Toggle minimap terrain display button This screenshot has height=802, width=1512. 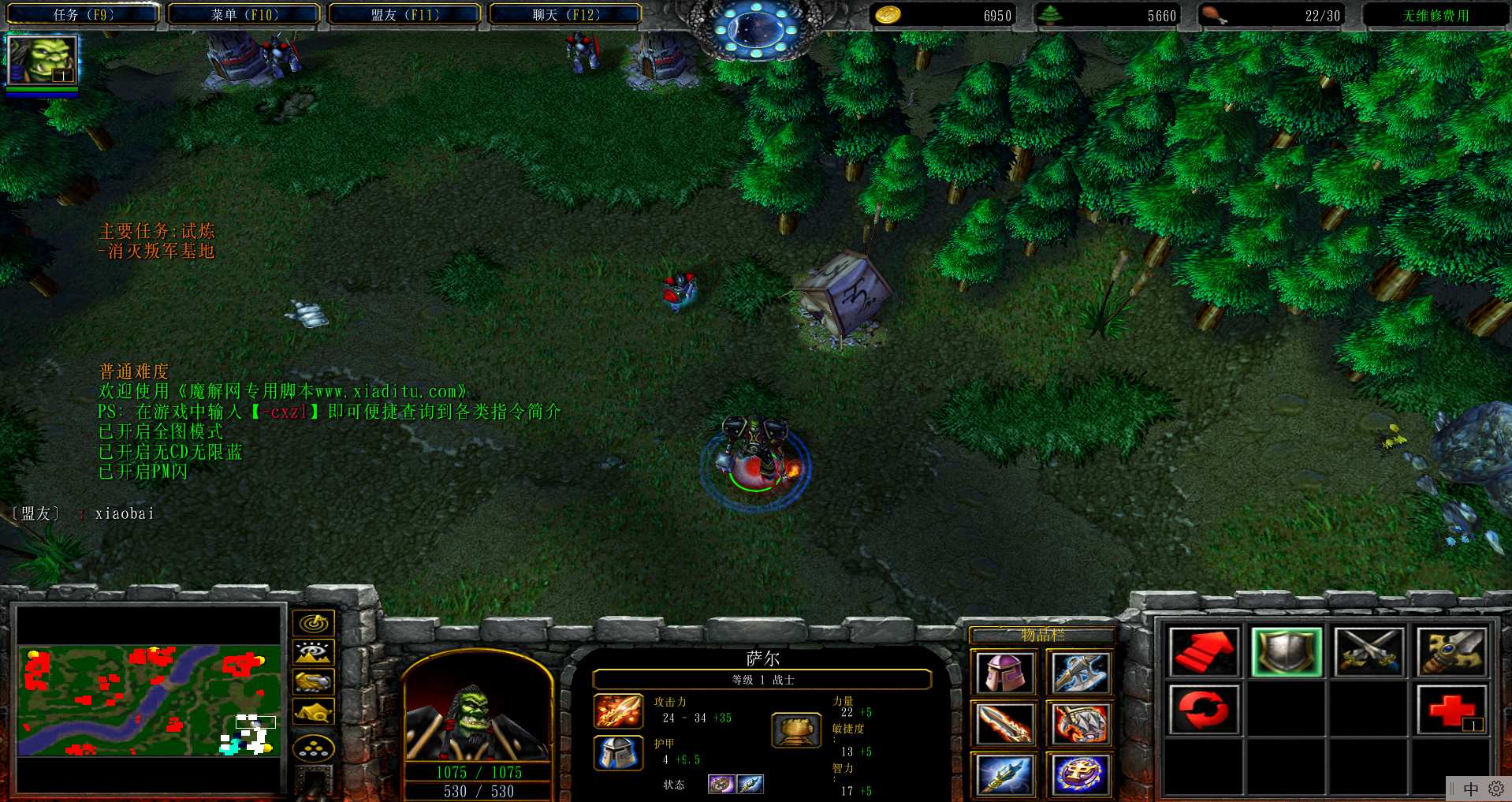(x=314, y=653)
